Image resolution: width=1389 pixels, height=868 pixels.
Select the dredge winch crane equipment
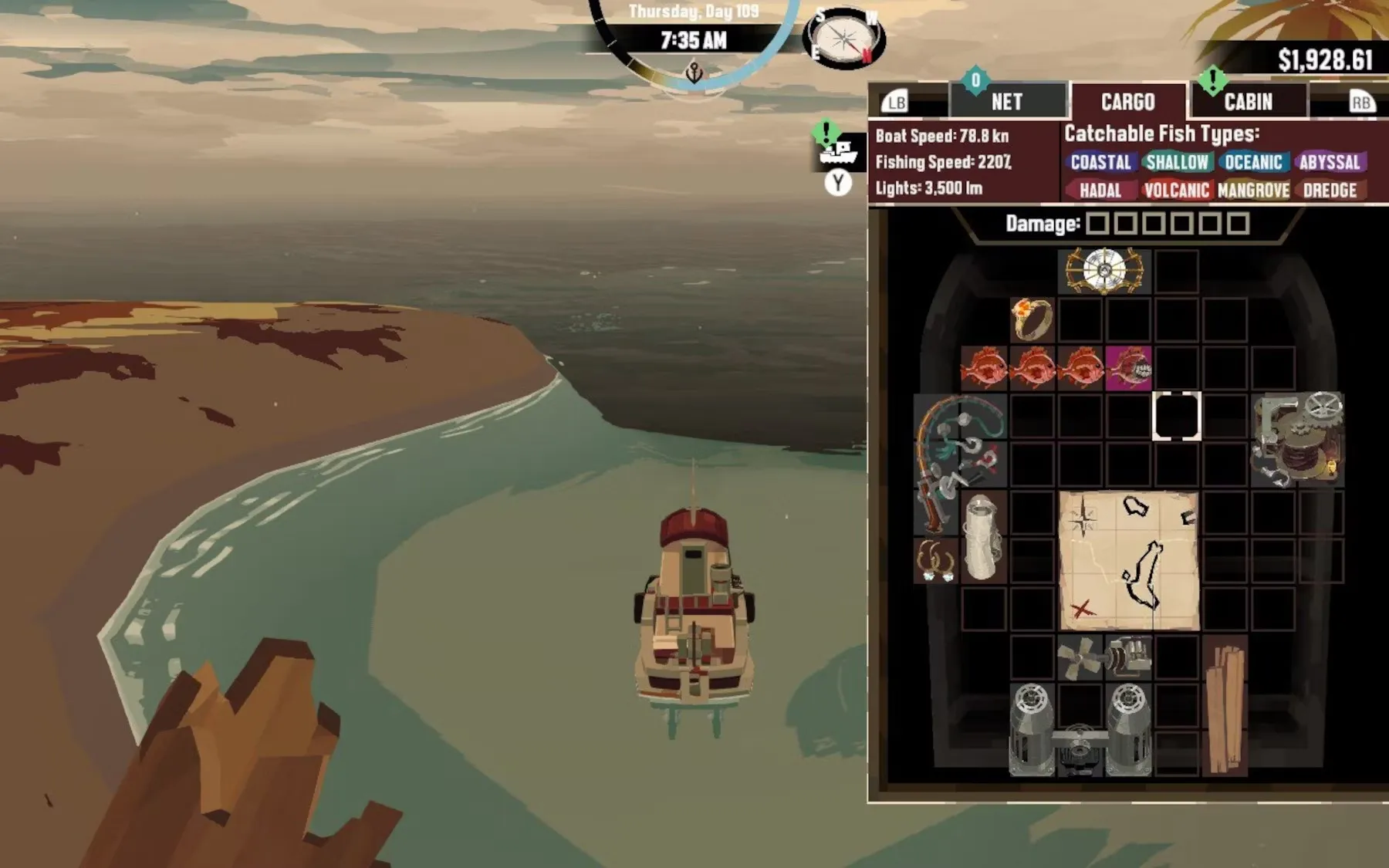point(1298,440)
